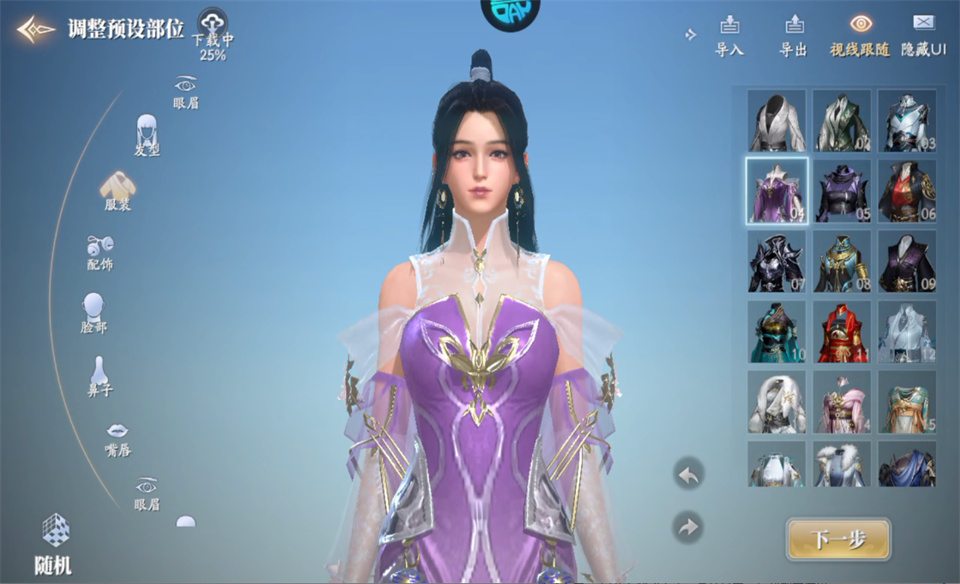This screenshot has width=960, height=584.
Task: Select outfit thumbnail number 08
Action: pos(842,261)
